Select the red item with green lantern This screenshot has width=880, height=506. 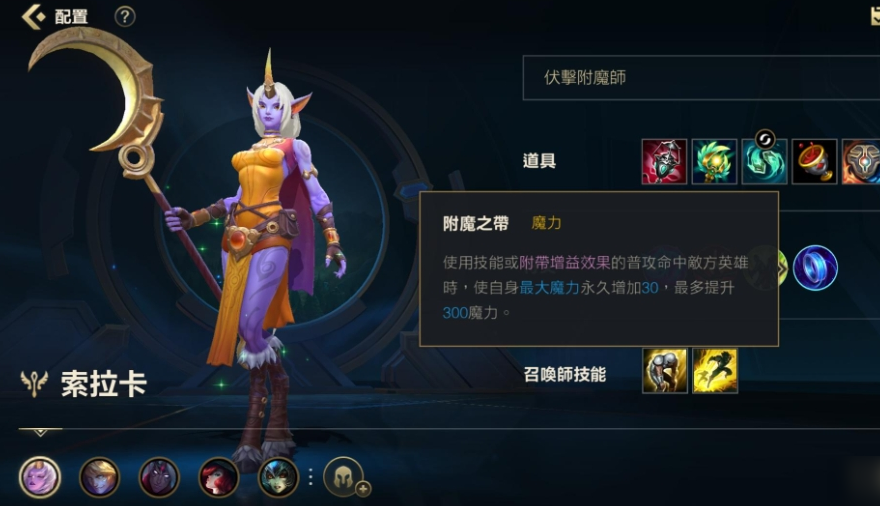click(664, 161)
